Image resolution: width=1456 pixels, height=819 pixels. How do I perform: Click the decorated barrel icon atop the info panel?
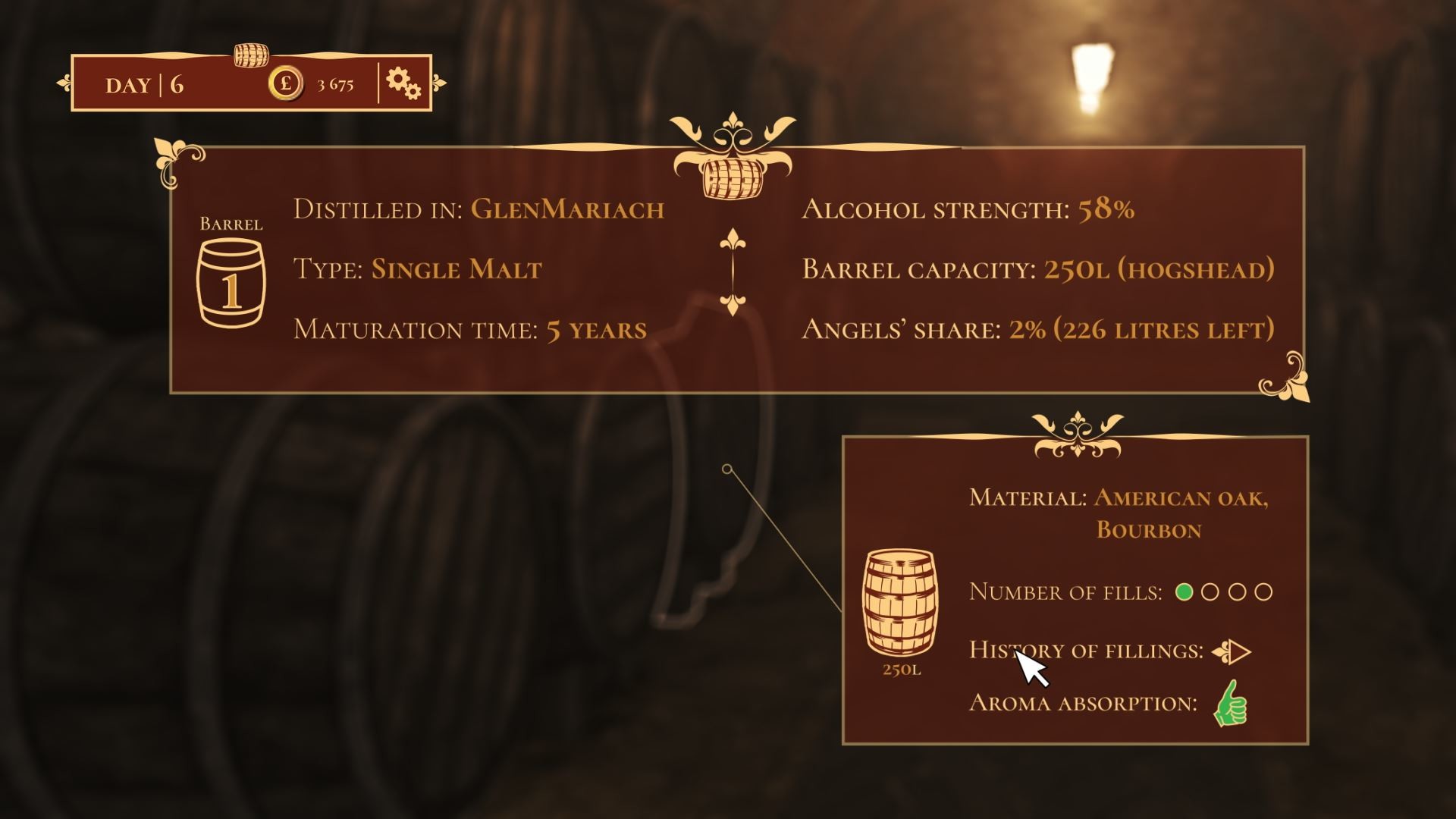pyautogui.click(x=732, y=178)
